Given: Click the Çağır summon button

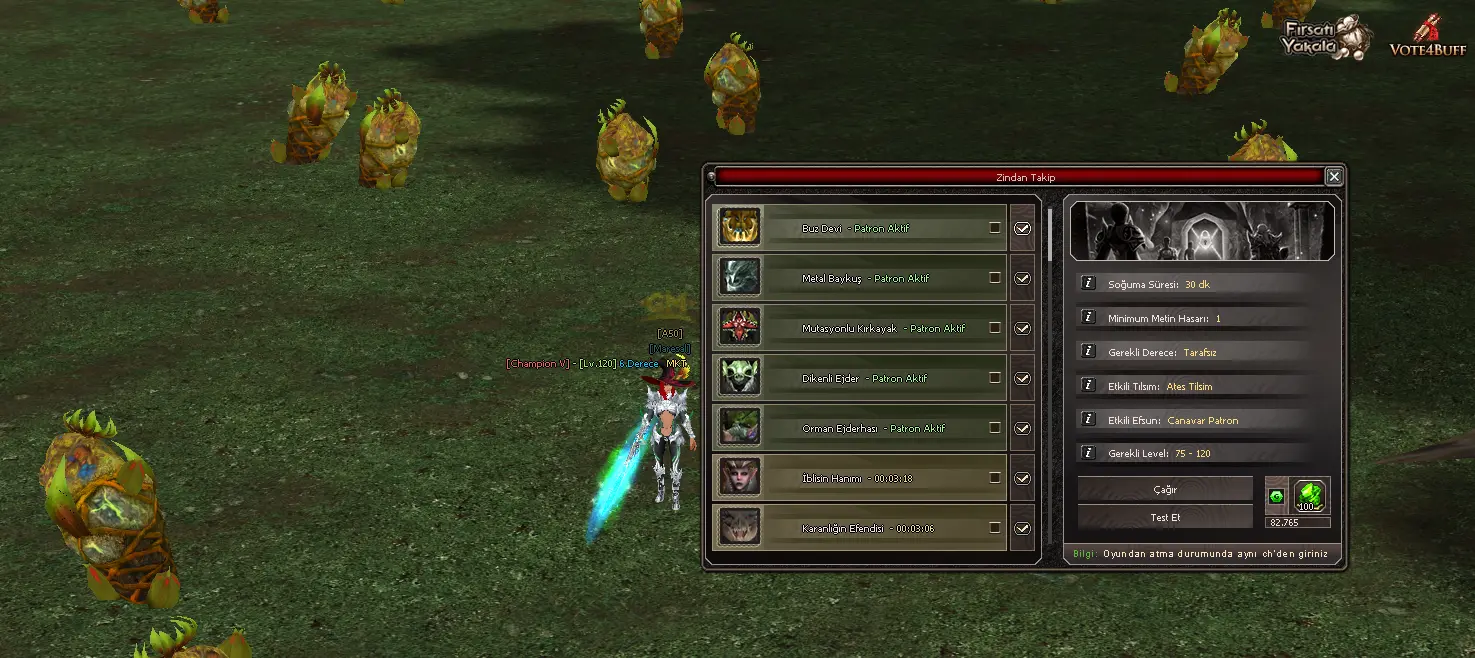Looking at the screenshot, I should click(1165, 489).
